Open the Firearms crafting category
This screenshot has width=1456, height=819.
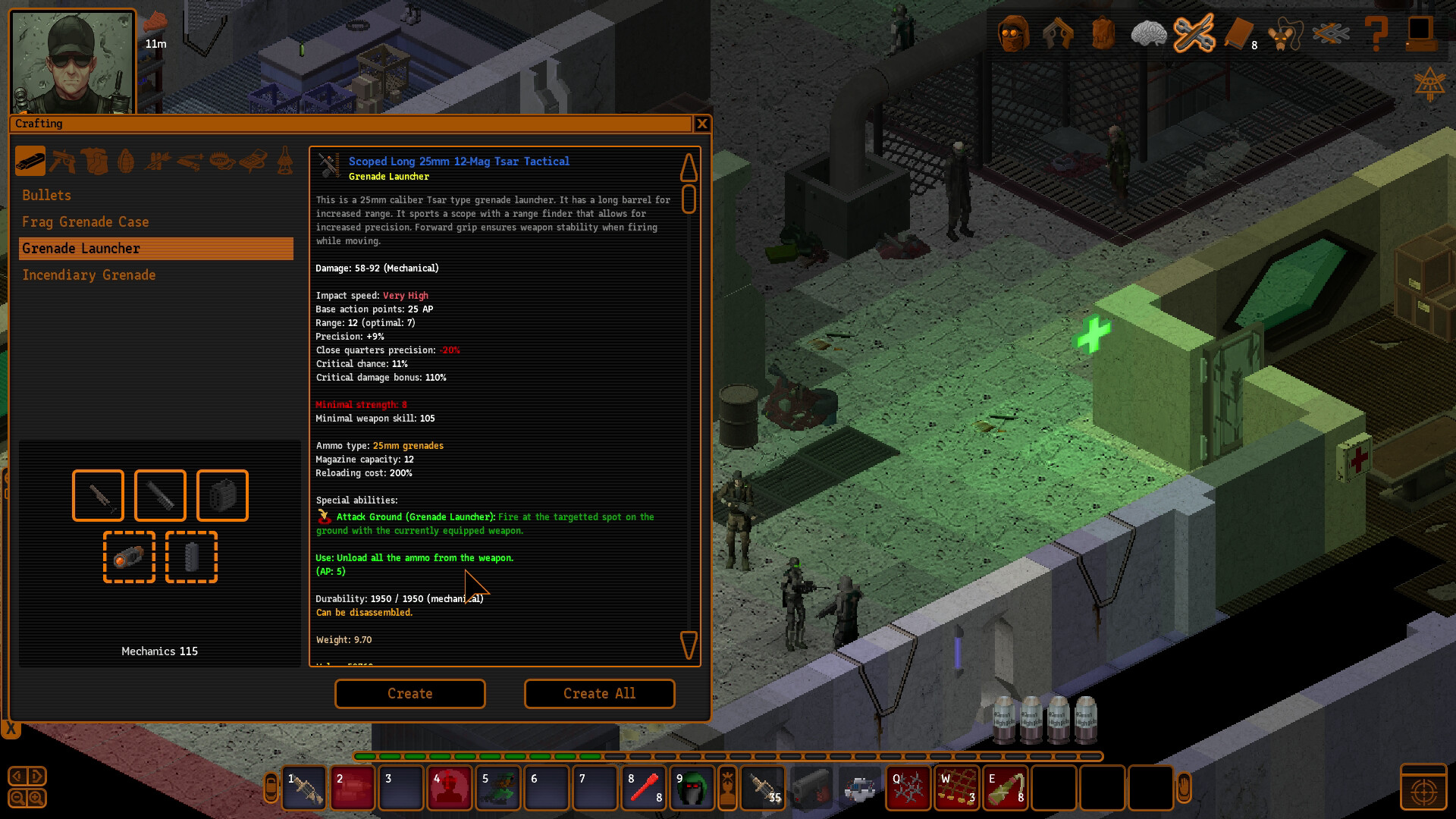click(x=62, y=162)
